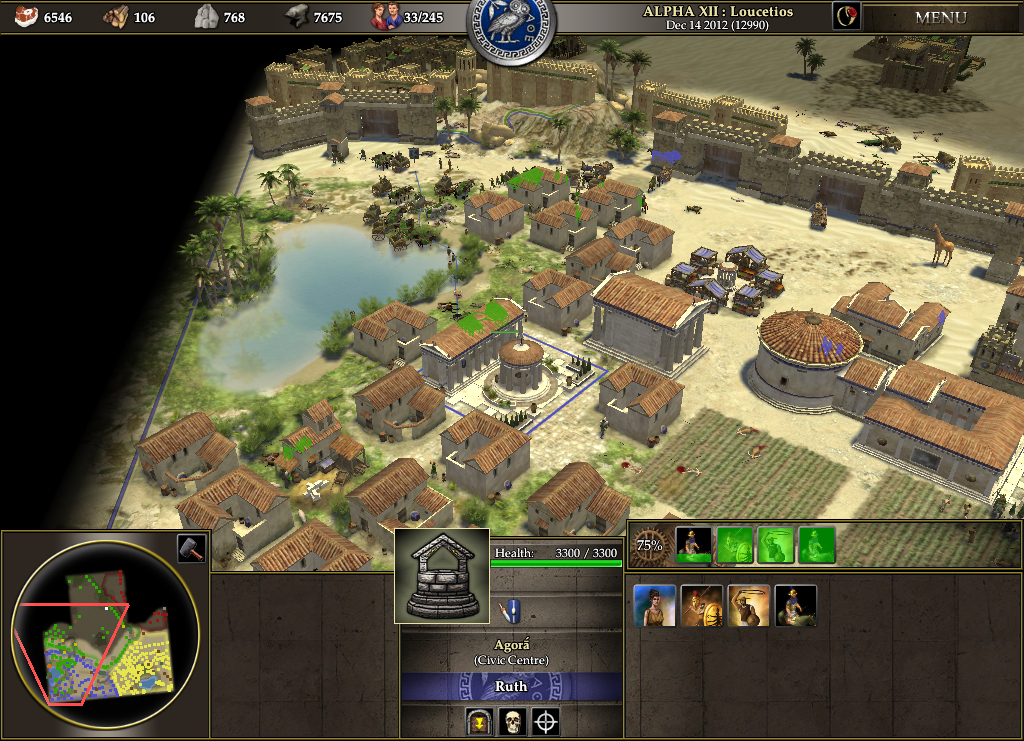Cancel the queued green slinger item

tap(776, 546)
